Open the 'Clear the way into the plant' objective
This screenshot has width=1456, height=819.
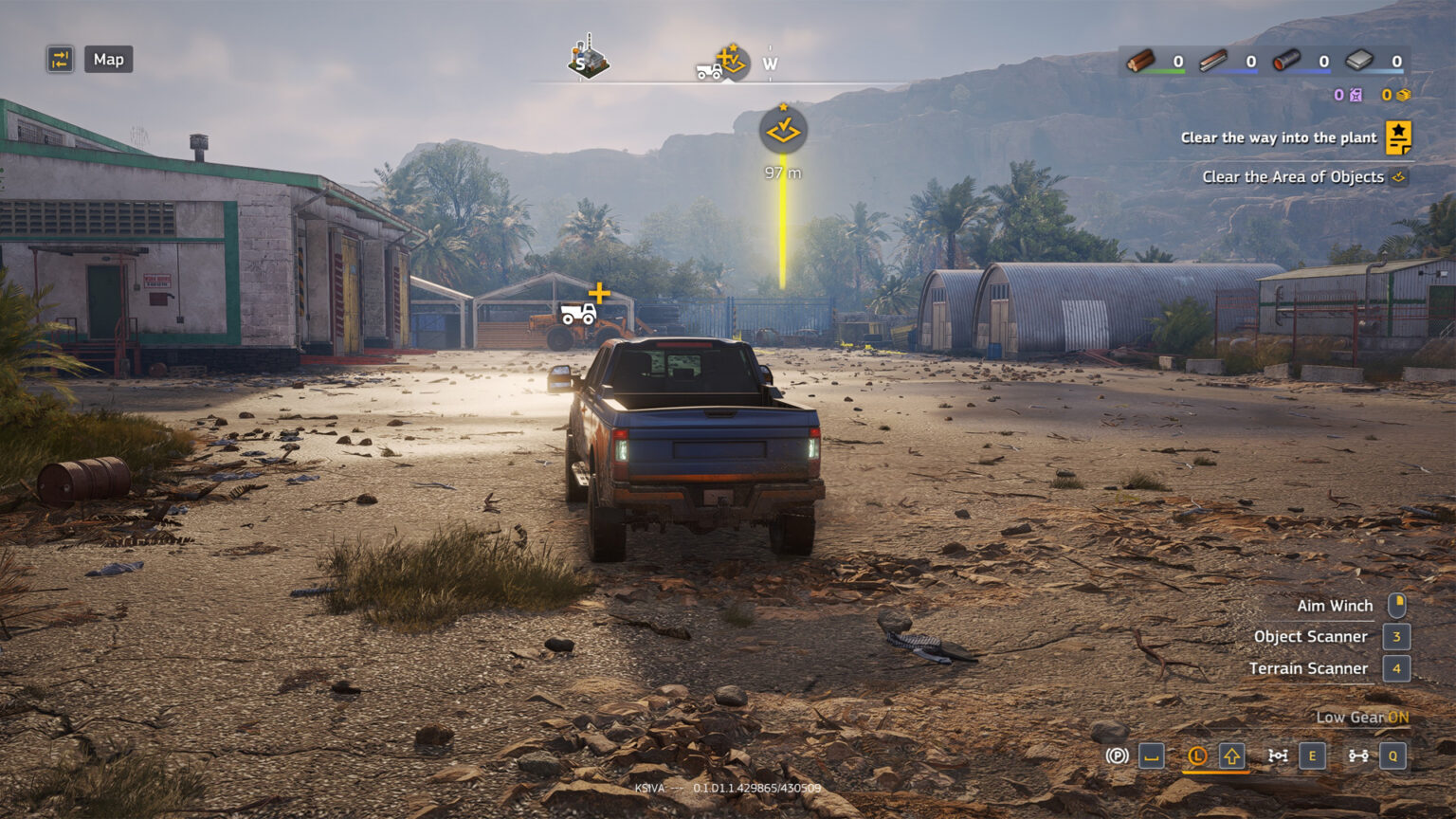coord(1278,138)
